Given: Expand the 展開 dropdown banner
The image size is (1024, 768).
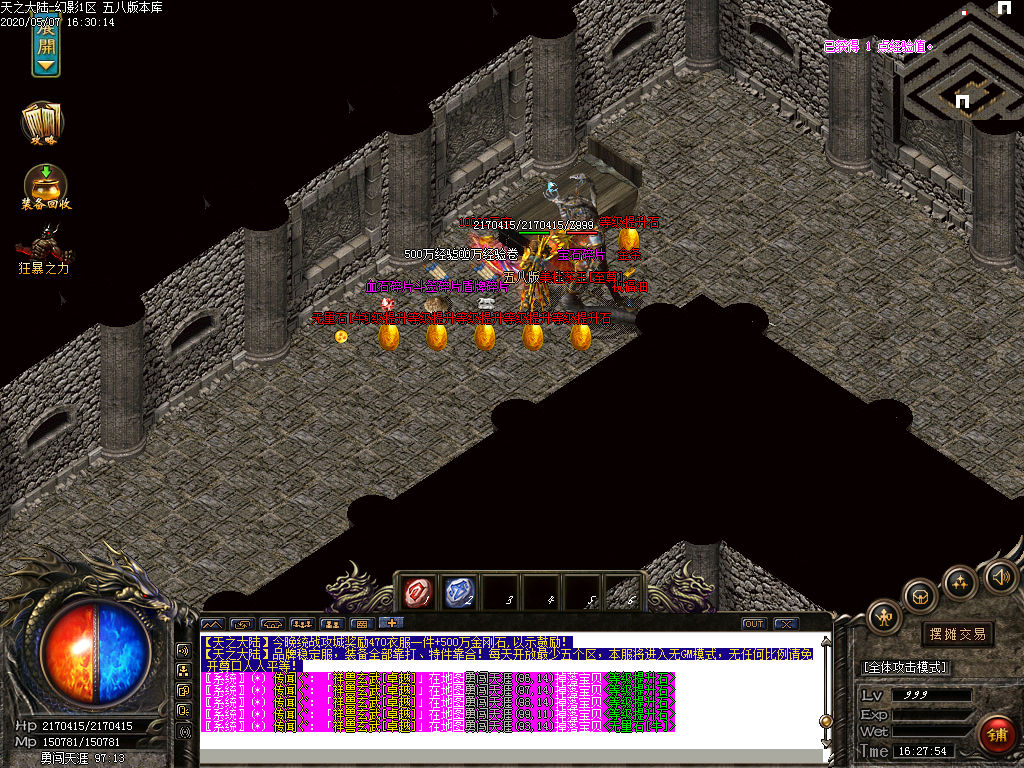Looking at the screenshot, I should click(x=46, y=45).
